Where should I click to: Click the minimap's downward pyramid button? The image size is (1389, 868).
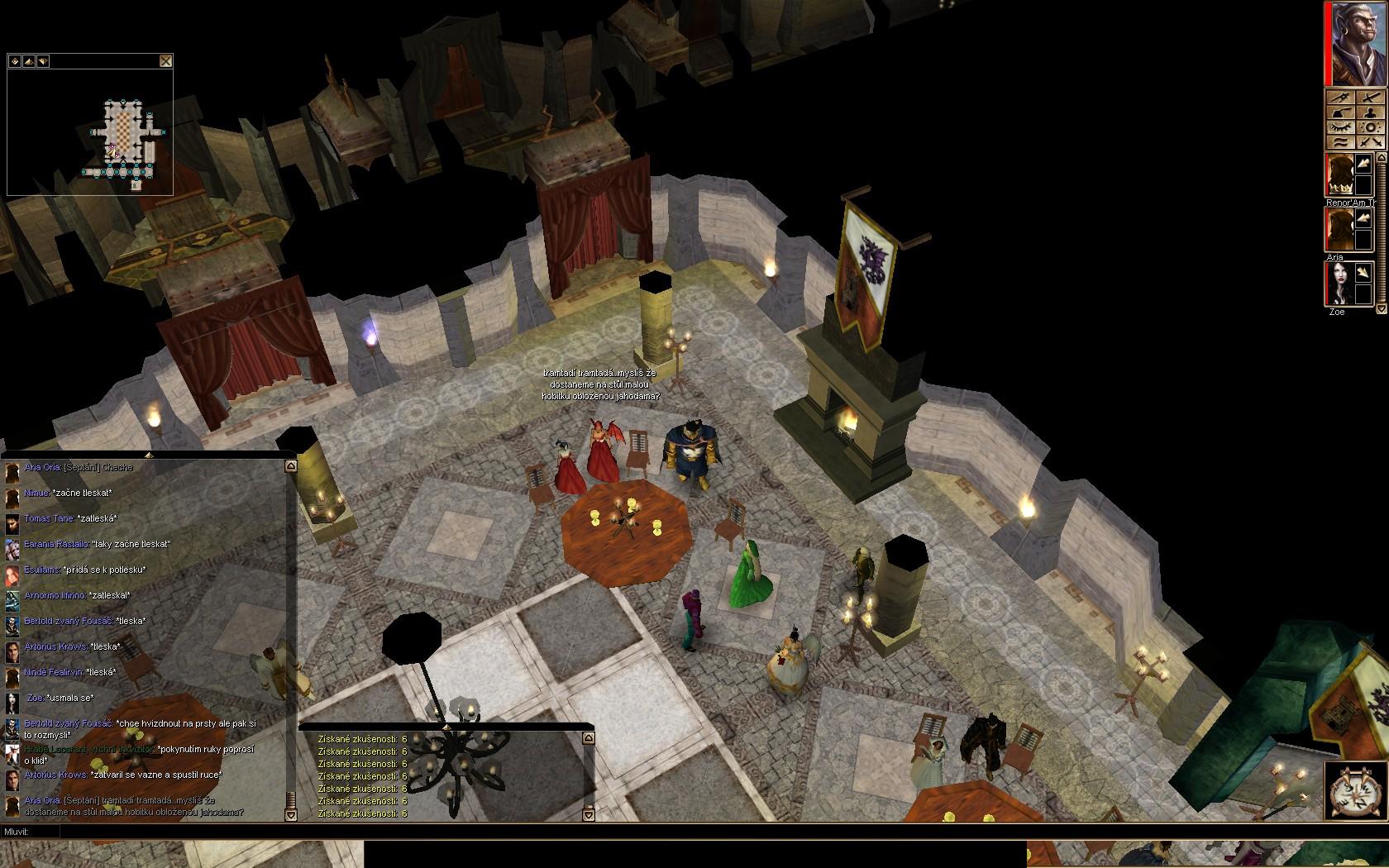43,60
